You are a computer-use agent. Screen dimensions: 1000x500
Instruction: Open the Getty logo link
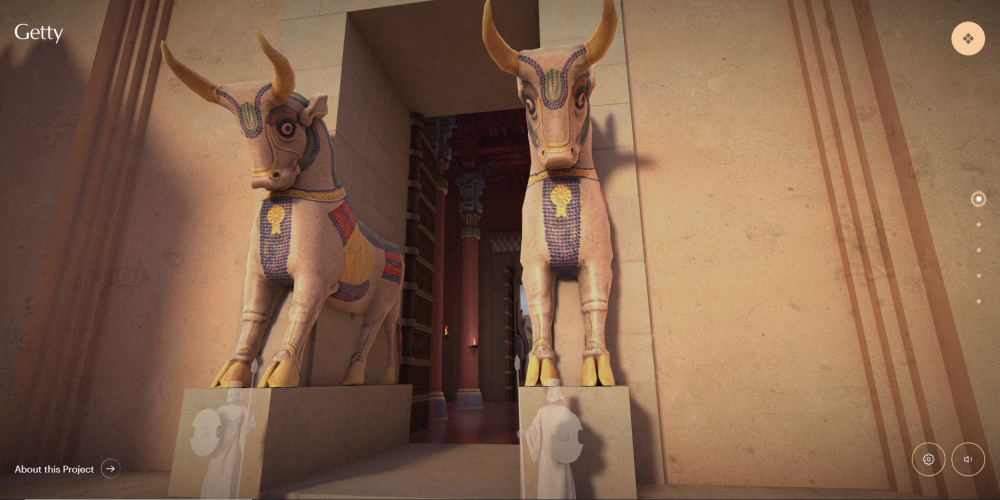click(39, 33)
